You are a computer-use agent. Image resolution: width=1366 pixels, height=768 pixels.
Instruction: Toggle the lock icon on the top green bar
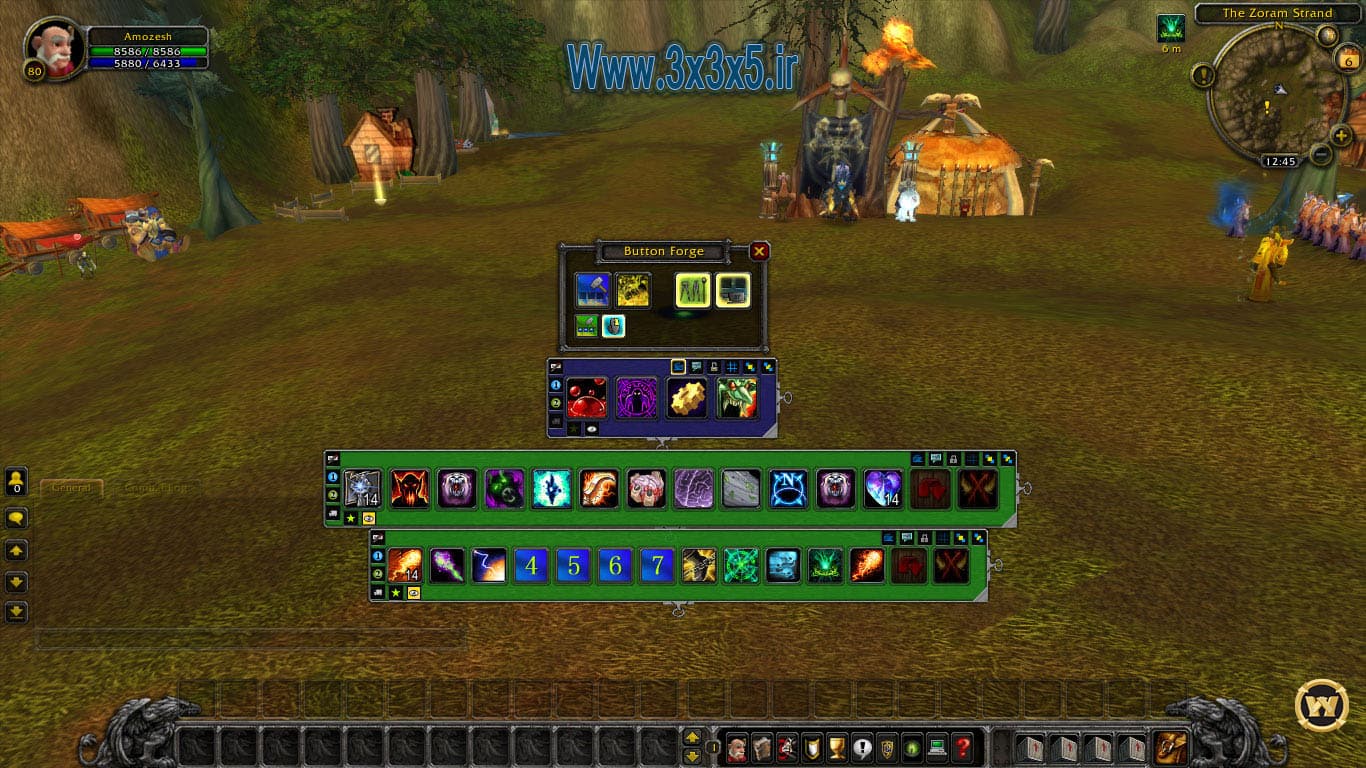(953, 461)
